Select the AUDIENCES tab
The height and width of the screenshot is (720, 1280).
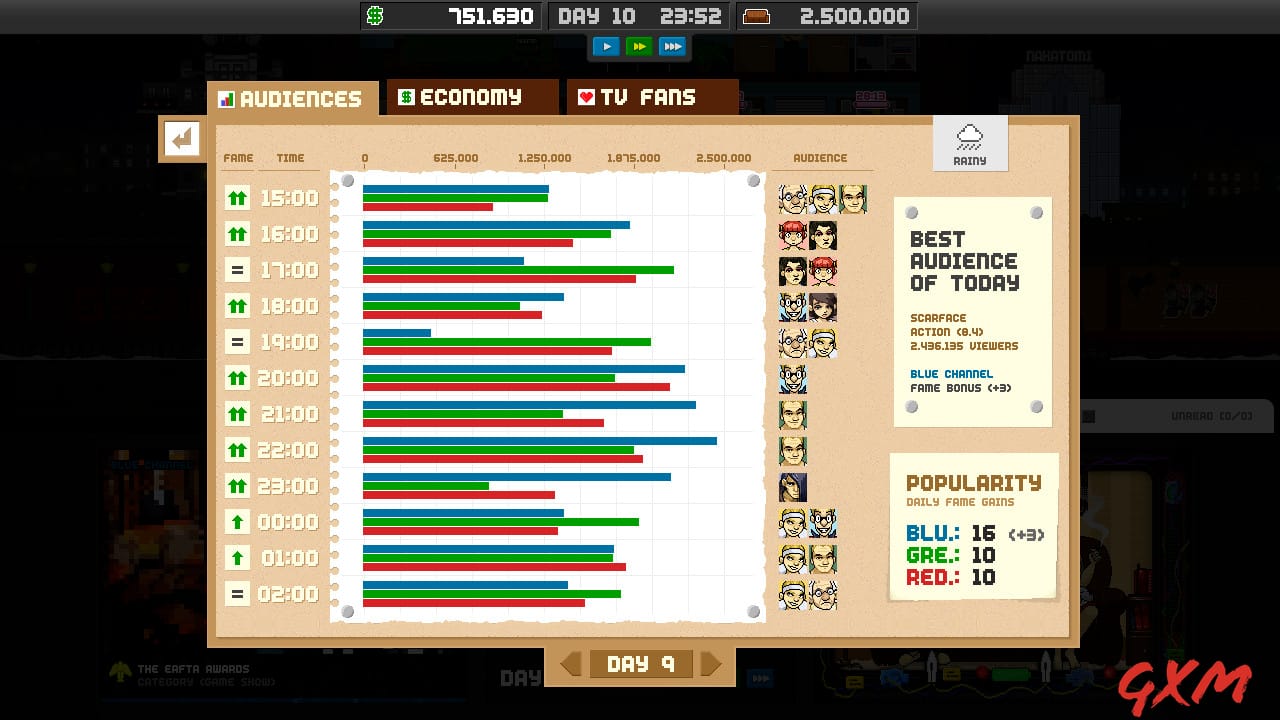pos(291,98)
